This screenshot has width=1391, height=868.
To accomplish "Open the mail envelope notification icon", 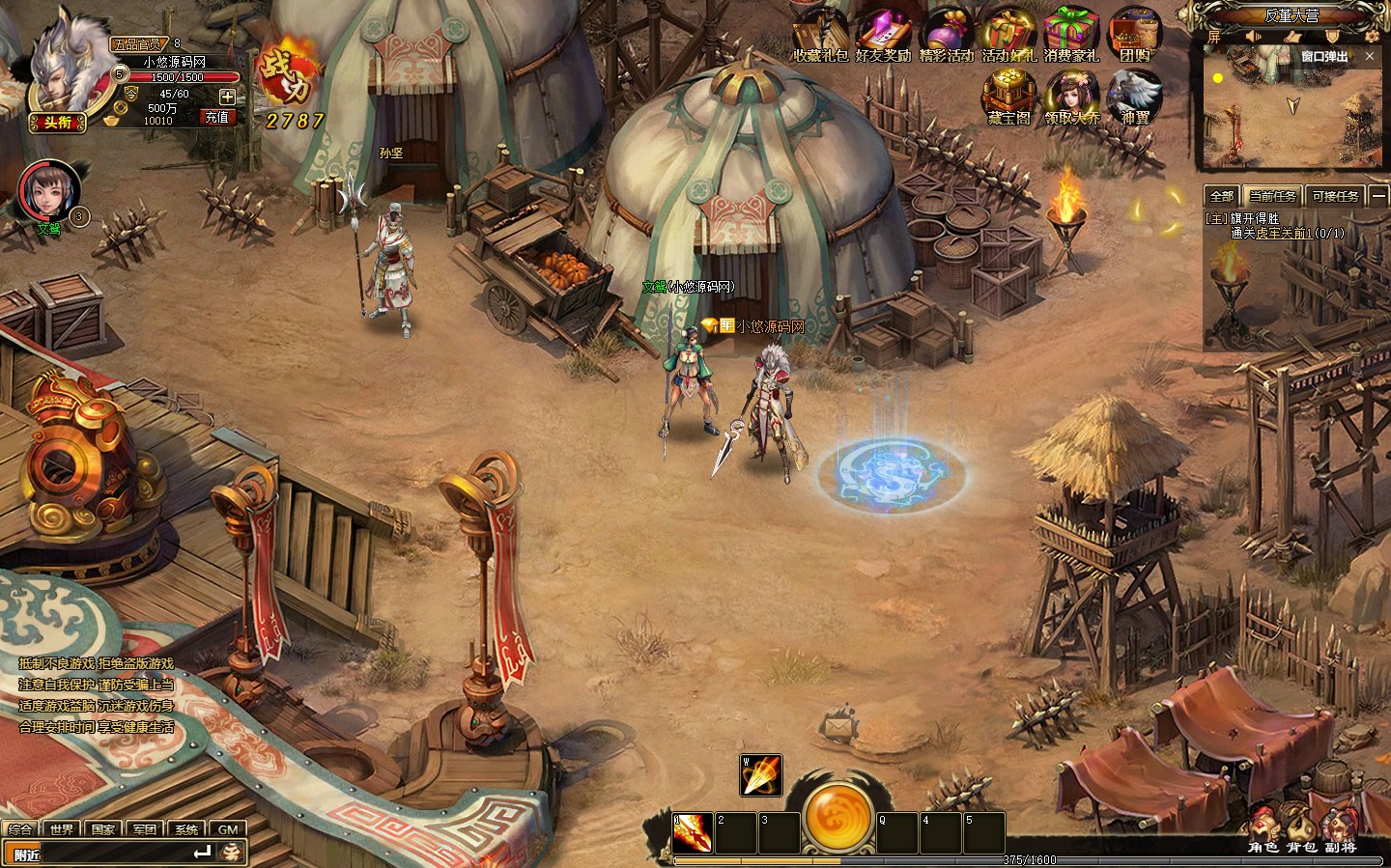I will tap(836, 724).
